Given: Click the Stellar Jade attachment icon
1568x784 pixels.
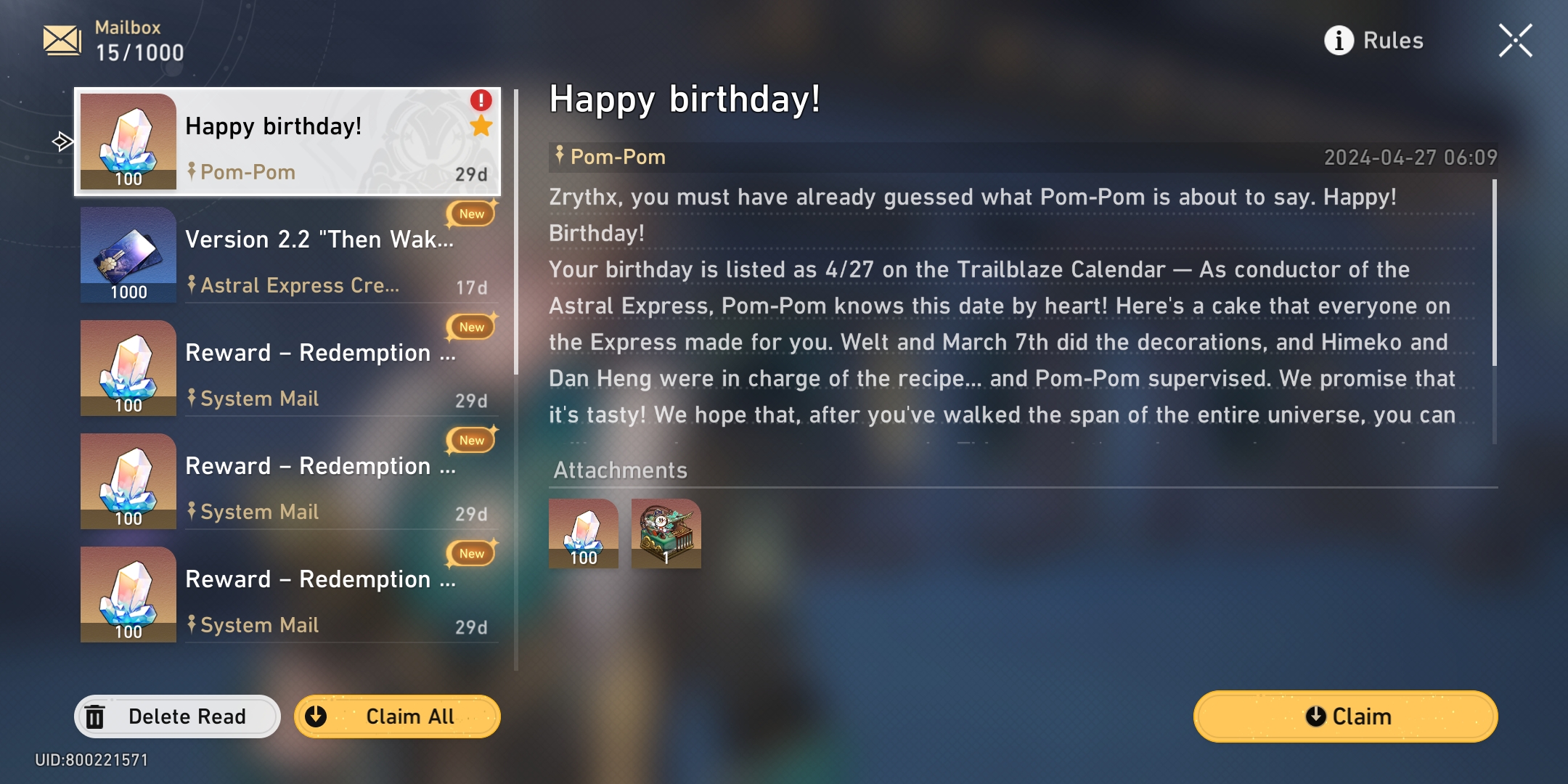Looking at the screenshot, I should 584,535.
